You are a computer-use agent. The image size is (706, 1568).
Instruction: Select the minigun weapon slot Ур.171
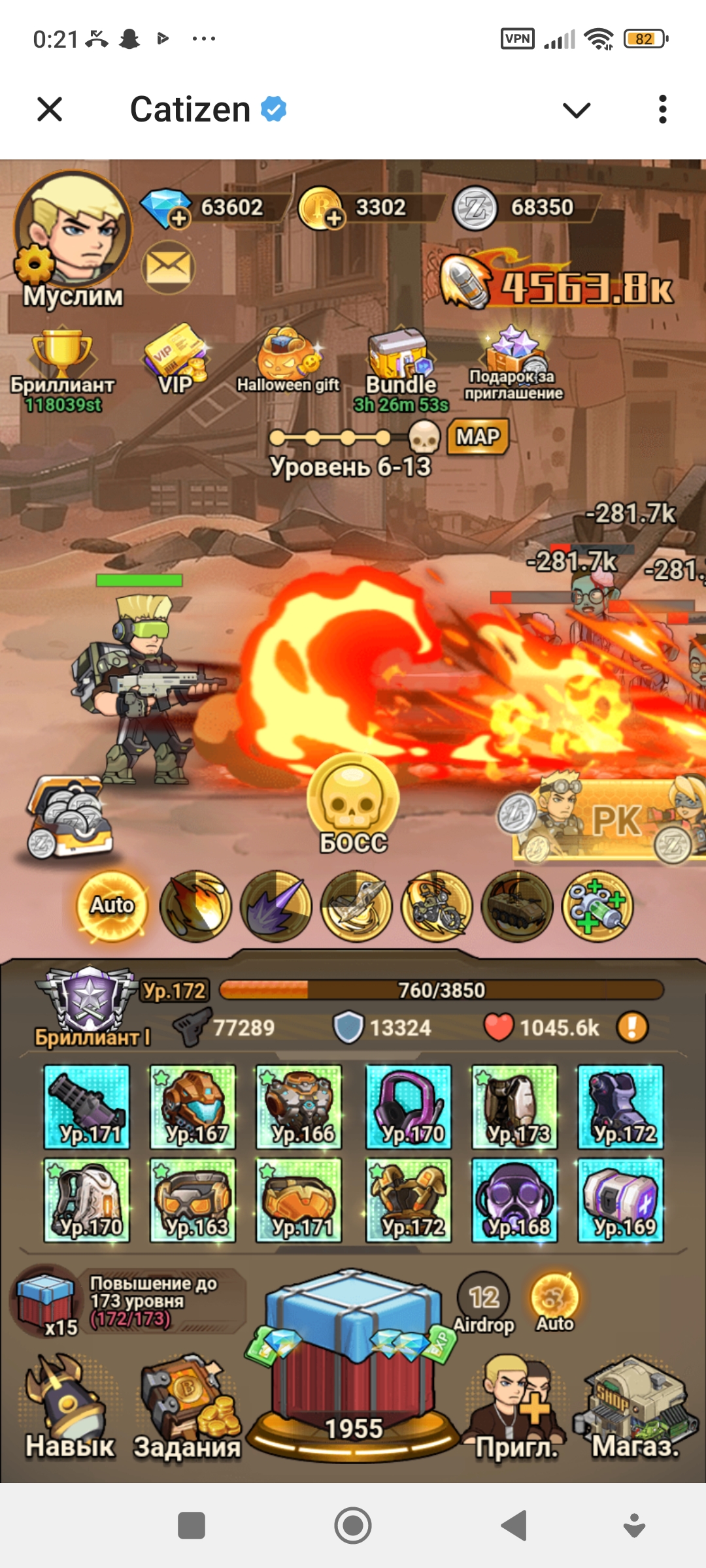pos(87,1107)
